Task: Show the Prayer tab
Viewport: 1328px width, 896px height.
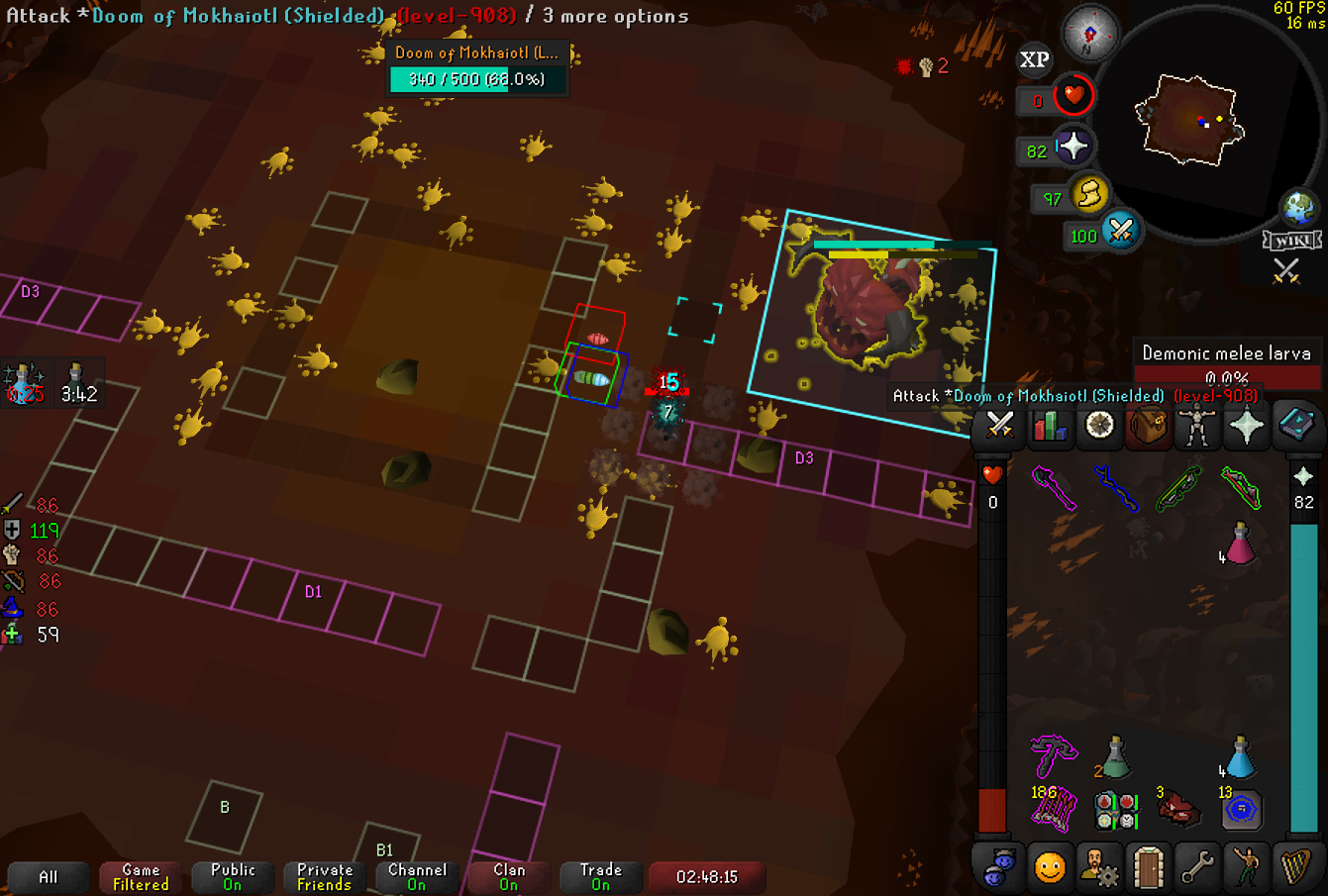Action: [x=1246, y=426]
